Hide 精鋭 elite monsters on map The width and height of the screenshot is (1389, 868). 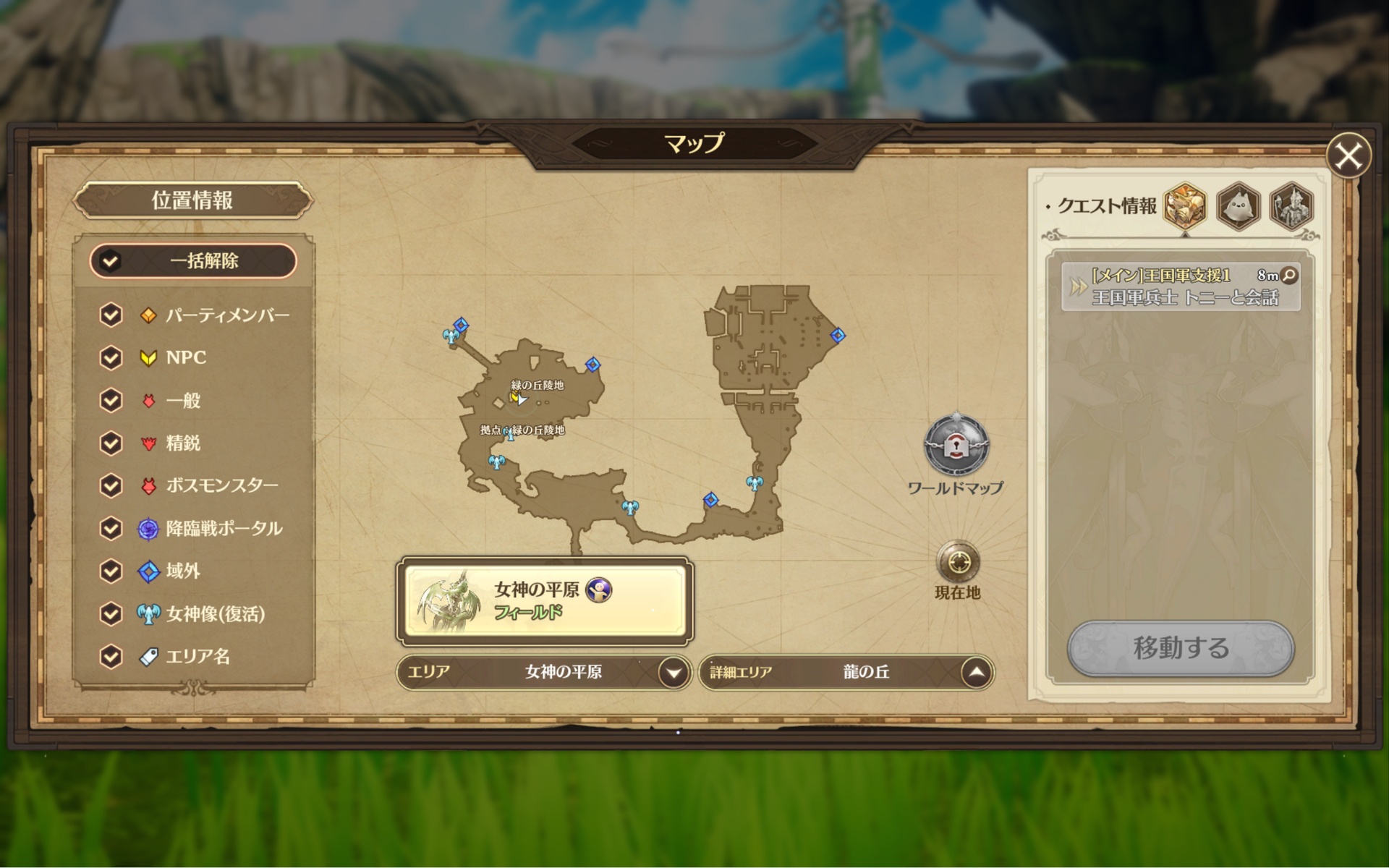click(111, 443)
